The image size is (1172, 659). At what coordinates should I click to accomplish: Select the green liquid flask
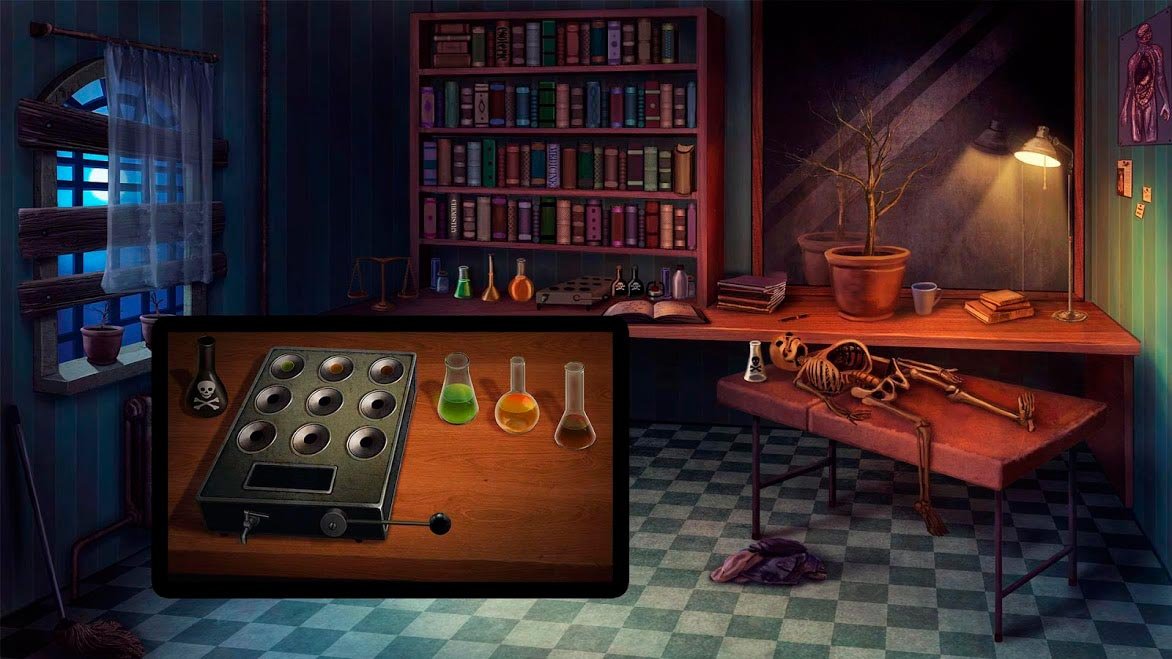point(458,393)
